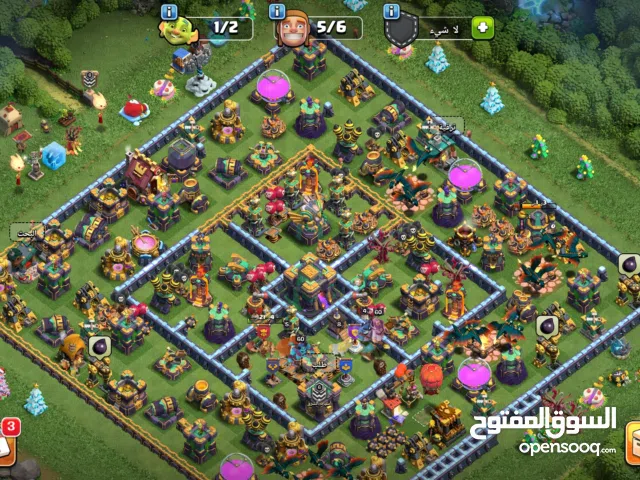Viewport: 640px width, 480px height.
Task: Tap the info icon above the builder face
Action: coord(280,11)
